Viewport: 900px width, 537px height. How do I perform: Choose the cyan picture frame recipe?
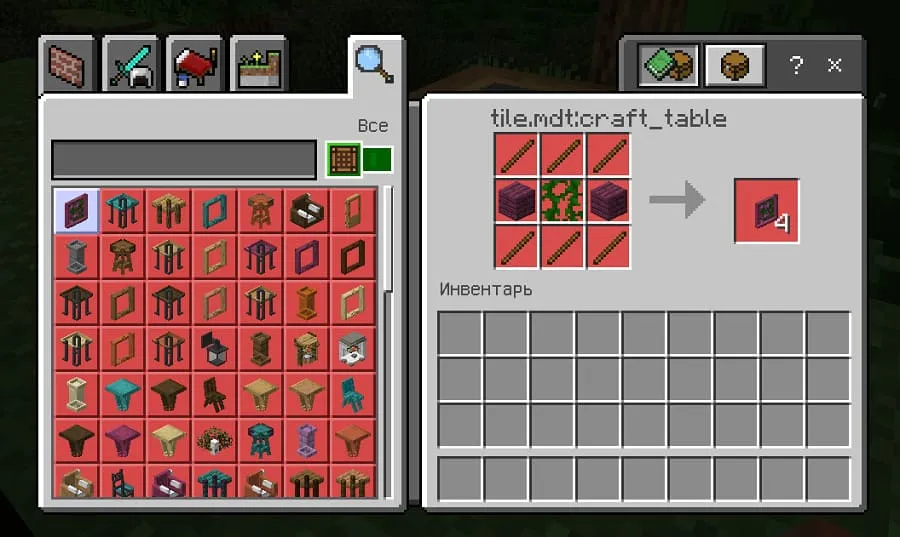click(x=214, y=211)
